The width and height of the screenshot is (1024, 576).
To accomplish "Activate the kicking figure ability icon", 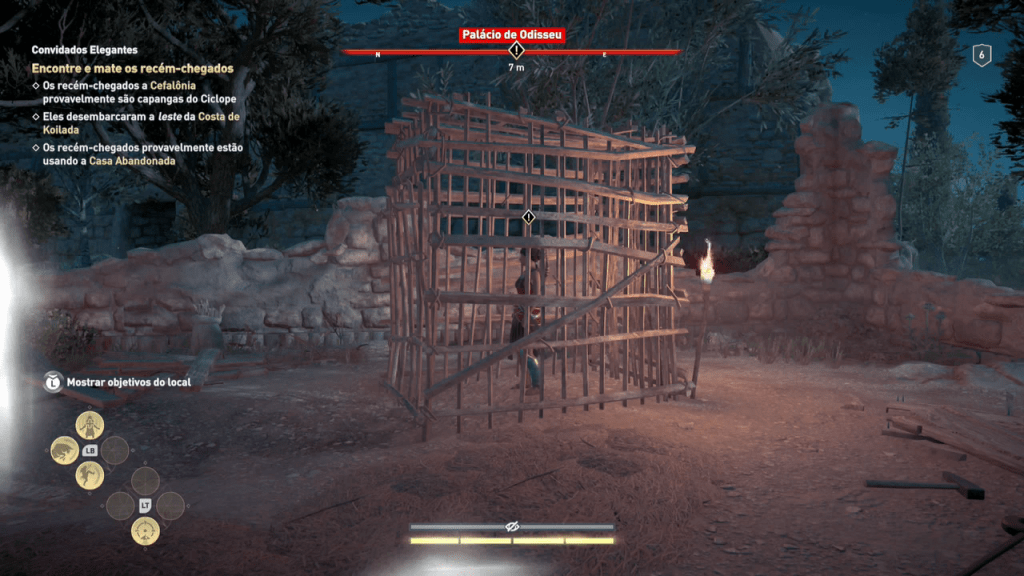I will (90, 475).
